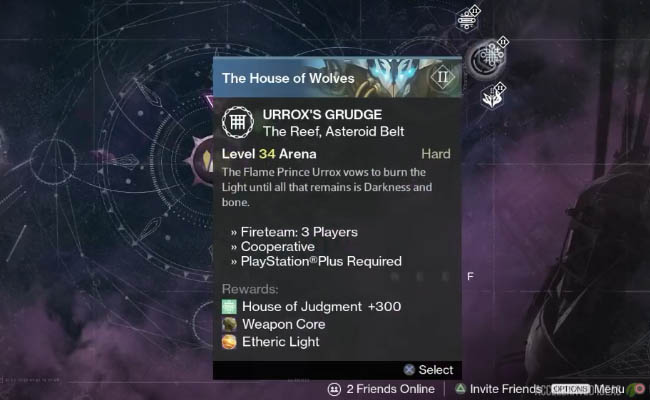Choose the claw-shaped hexagonal activity node
Image resolution: width=650 pixels, height=400 pixels.
pos(492,97)
